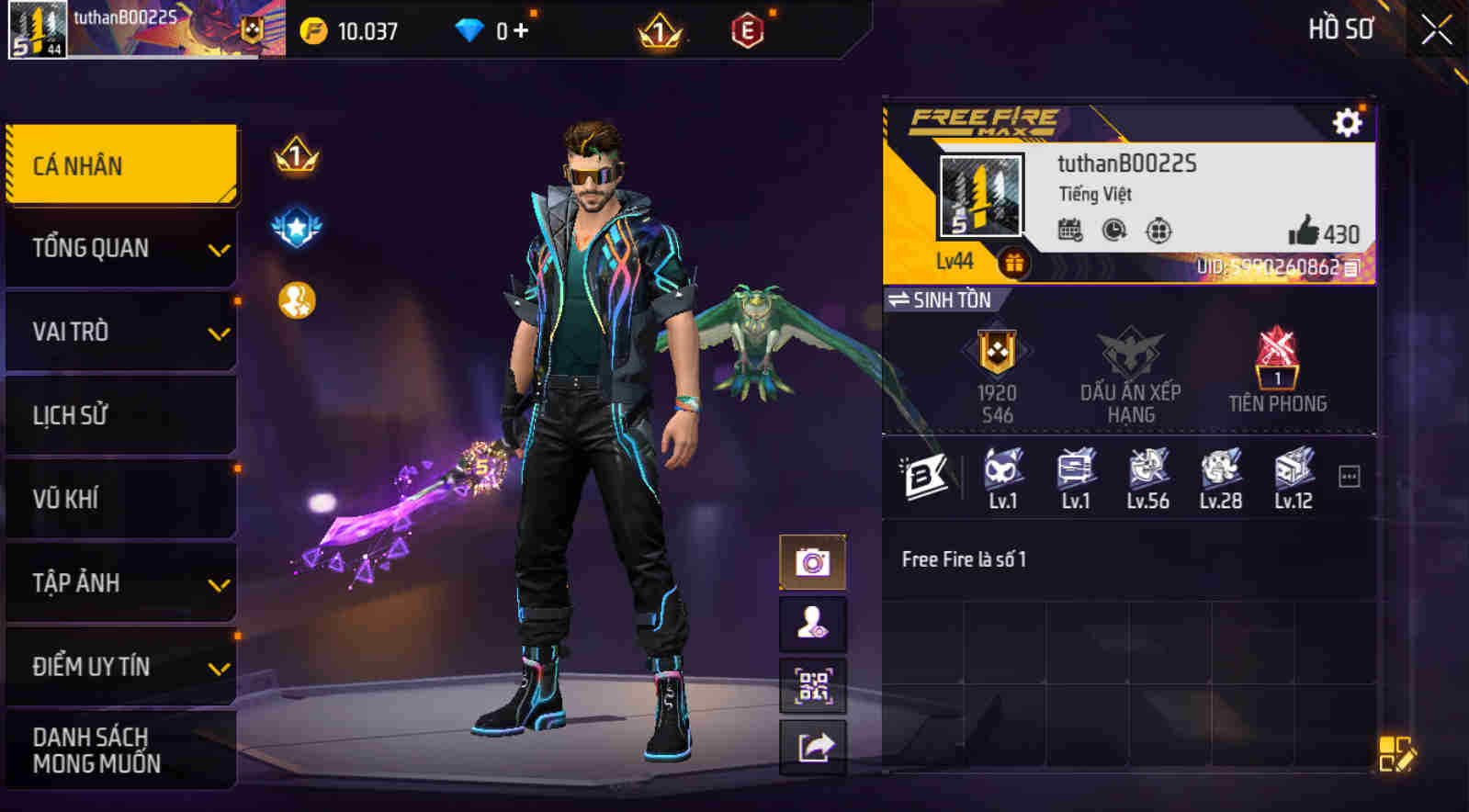Open the QR code scanner
Image resolution: width=1469 pixels, height=812 pixels.
pos(812,685)
